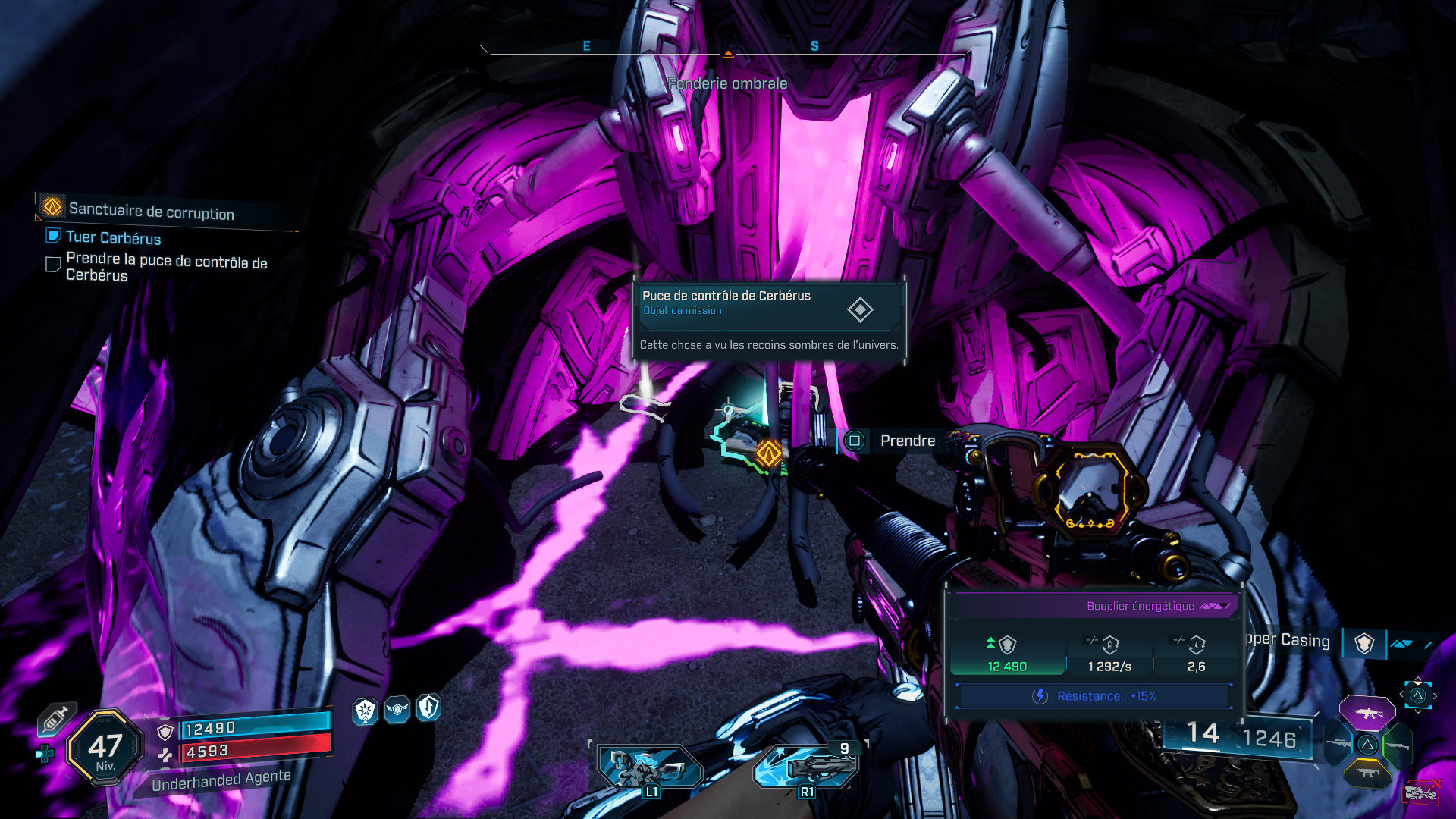
Task: Click the Résistance +15% shield bonus bar
Action: click(1094, 696)
